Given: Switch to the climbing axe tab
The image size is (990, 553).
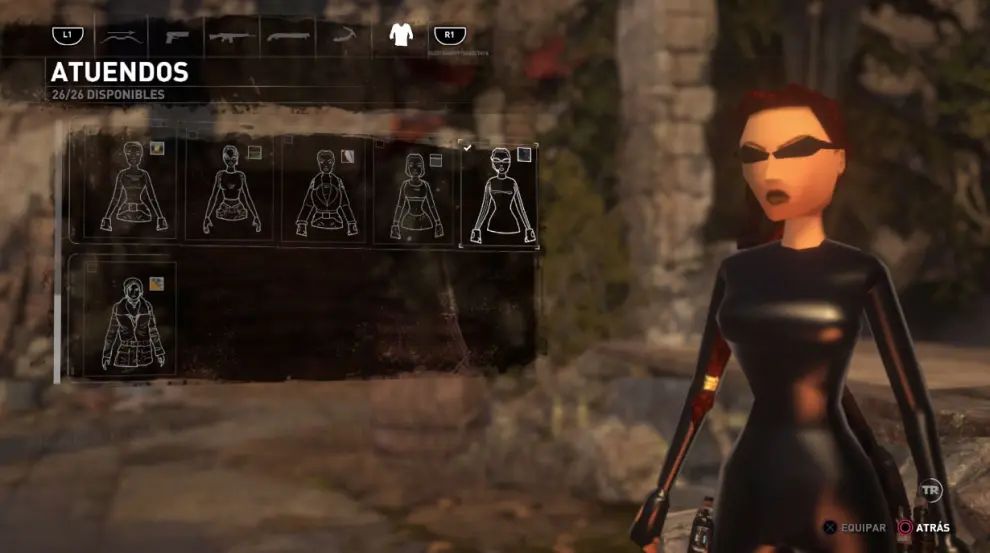Looking at the screenshot, I should coord(344,37).
